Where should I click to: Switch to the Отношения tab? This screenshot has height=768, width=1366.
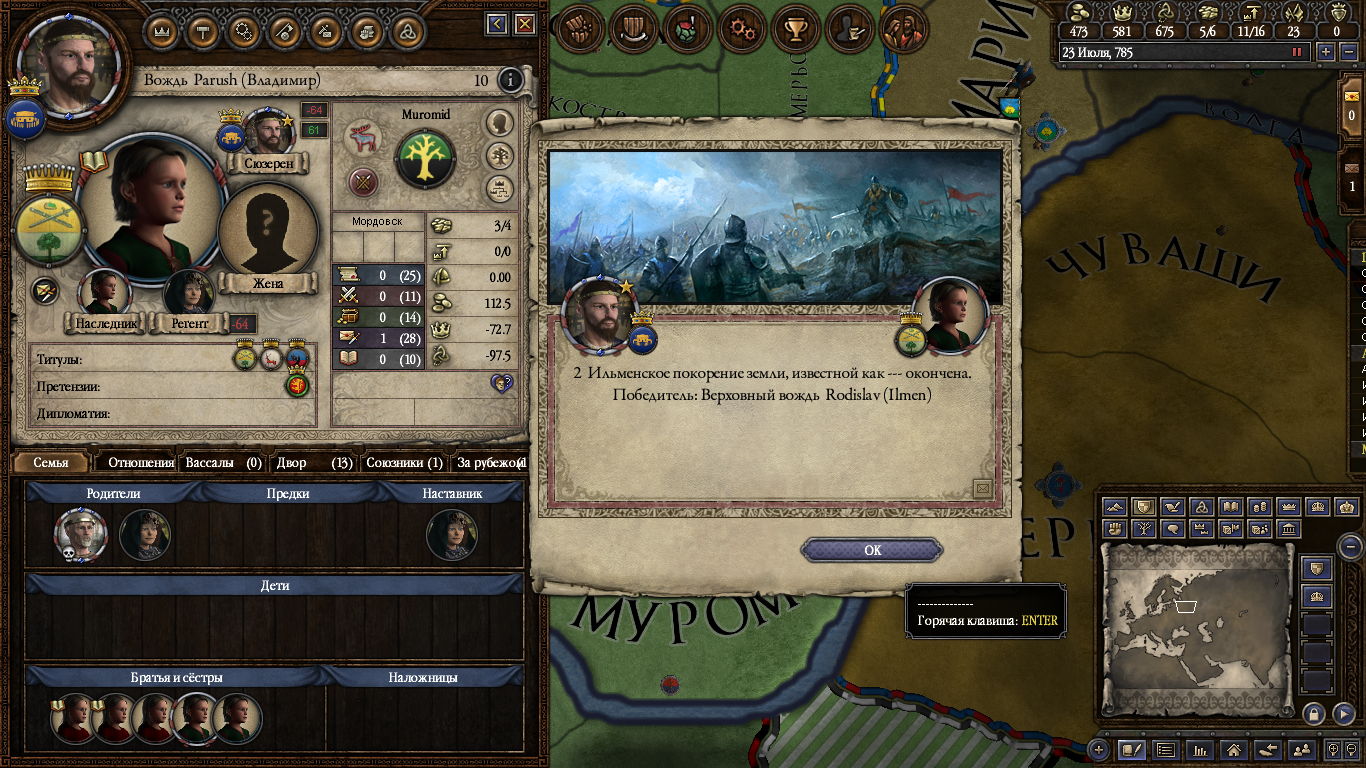coord(140,463)
